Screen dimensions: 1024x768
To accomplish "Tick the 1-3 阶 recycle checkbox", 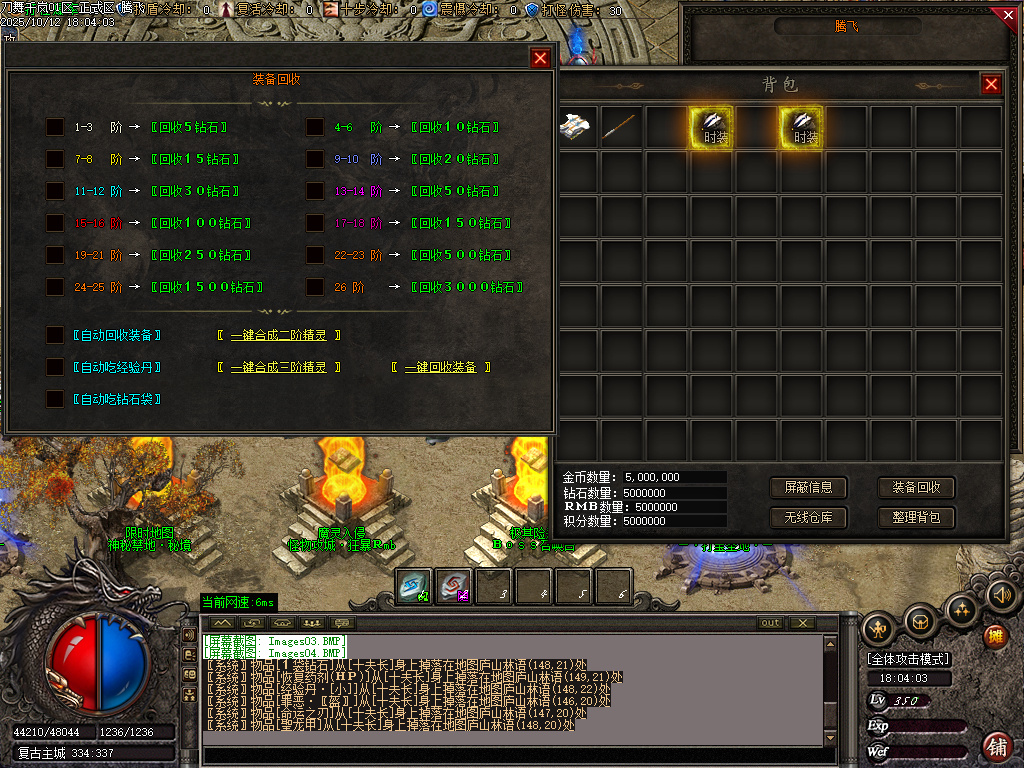I will tap(55, 127).
